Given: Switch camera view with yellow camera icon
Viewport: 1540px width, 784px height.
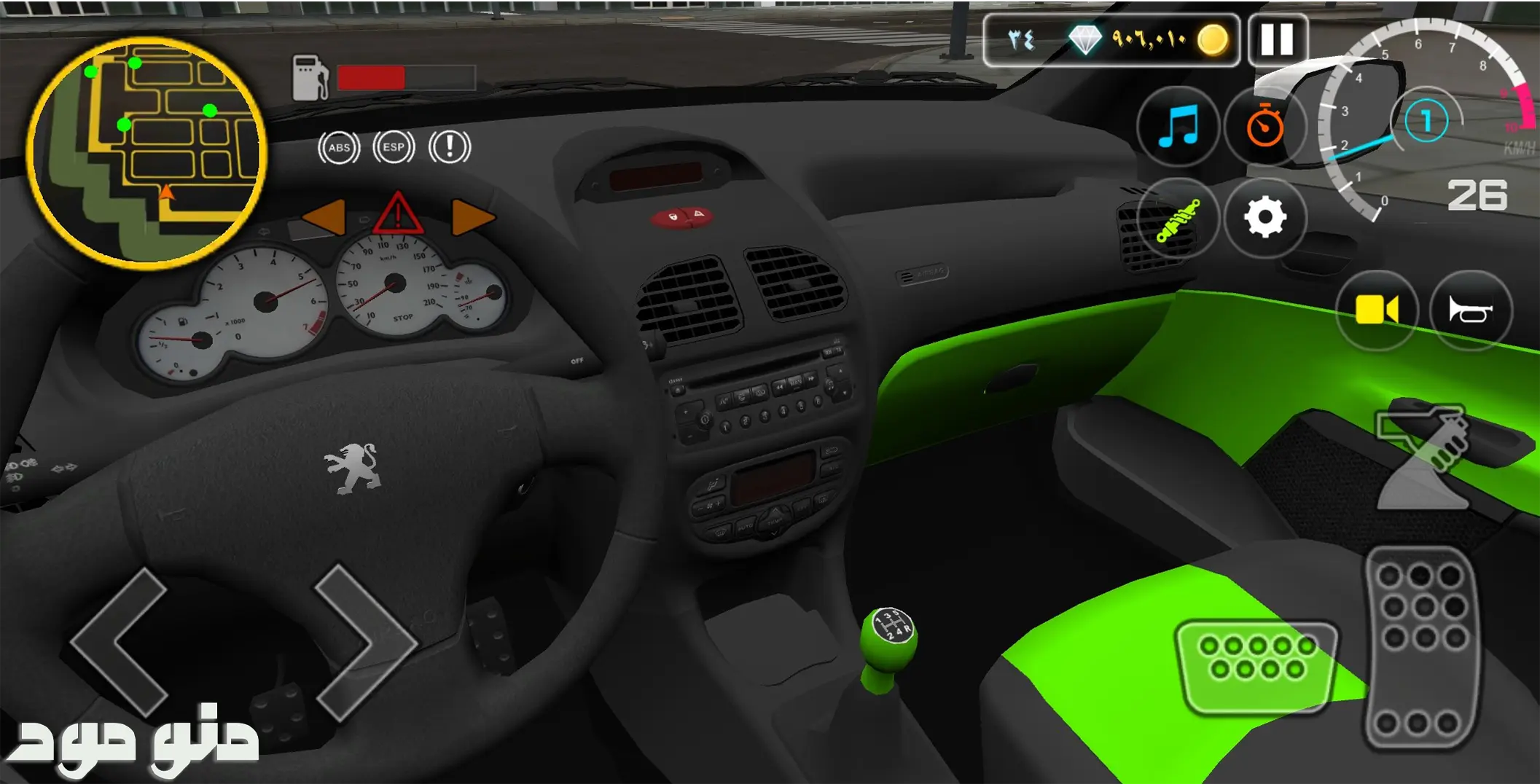Looking at the screenshot, I should [x=1376, y=310].
